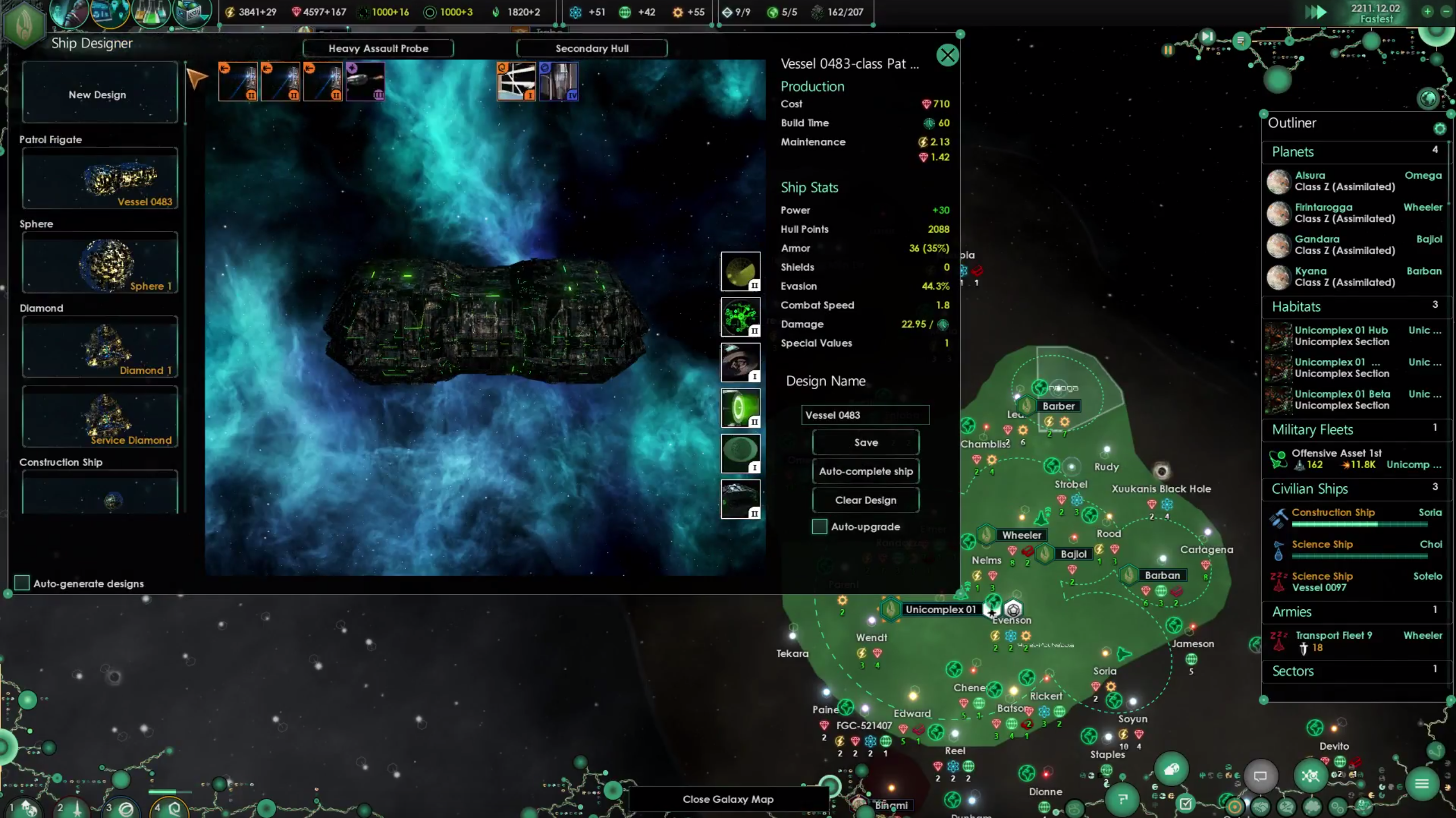Screen dimensions: 1456x818
Task: Edit the Design Name text field
Action: (x=864, y=415)
